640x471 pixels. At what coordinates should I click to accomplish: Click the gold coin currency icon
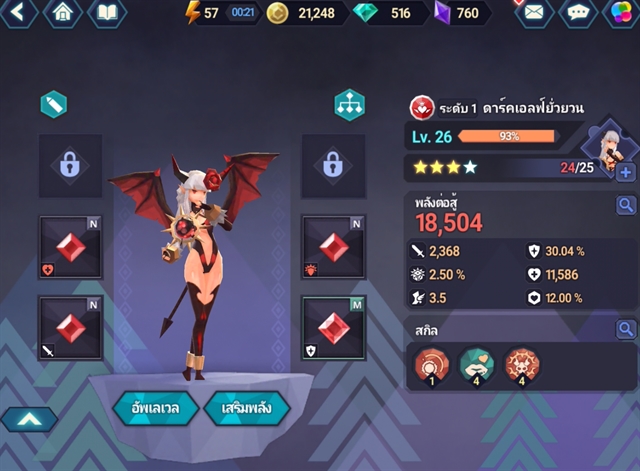pos(277,13)
